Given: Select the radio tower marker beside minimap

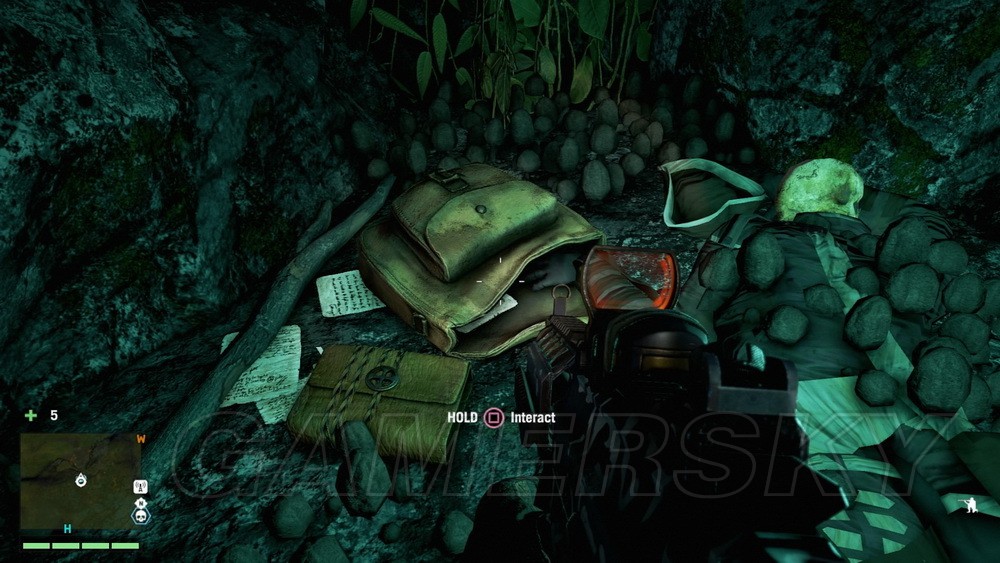Looking at the screenshot, I should point(141,487).
